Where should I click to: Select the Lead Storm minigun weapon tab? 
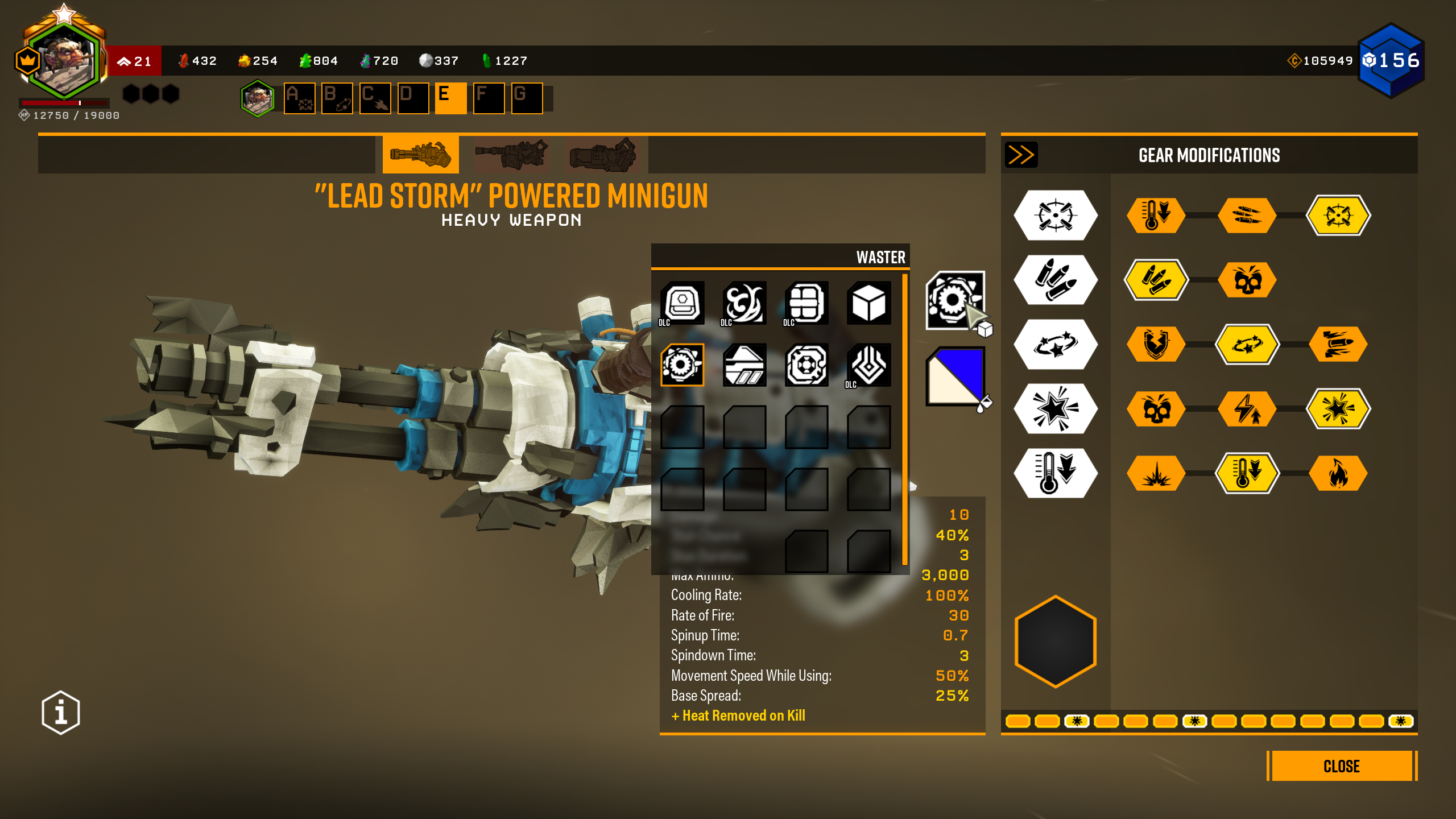[x=420, y=154]
